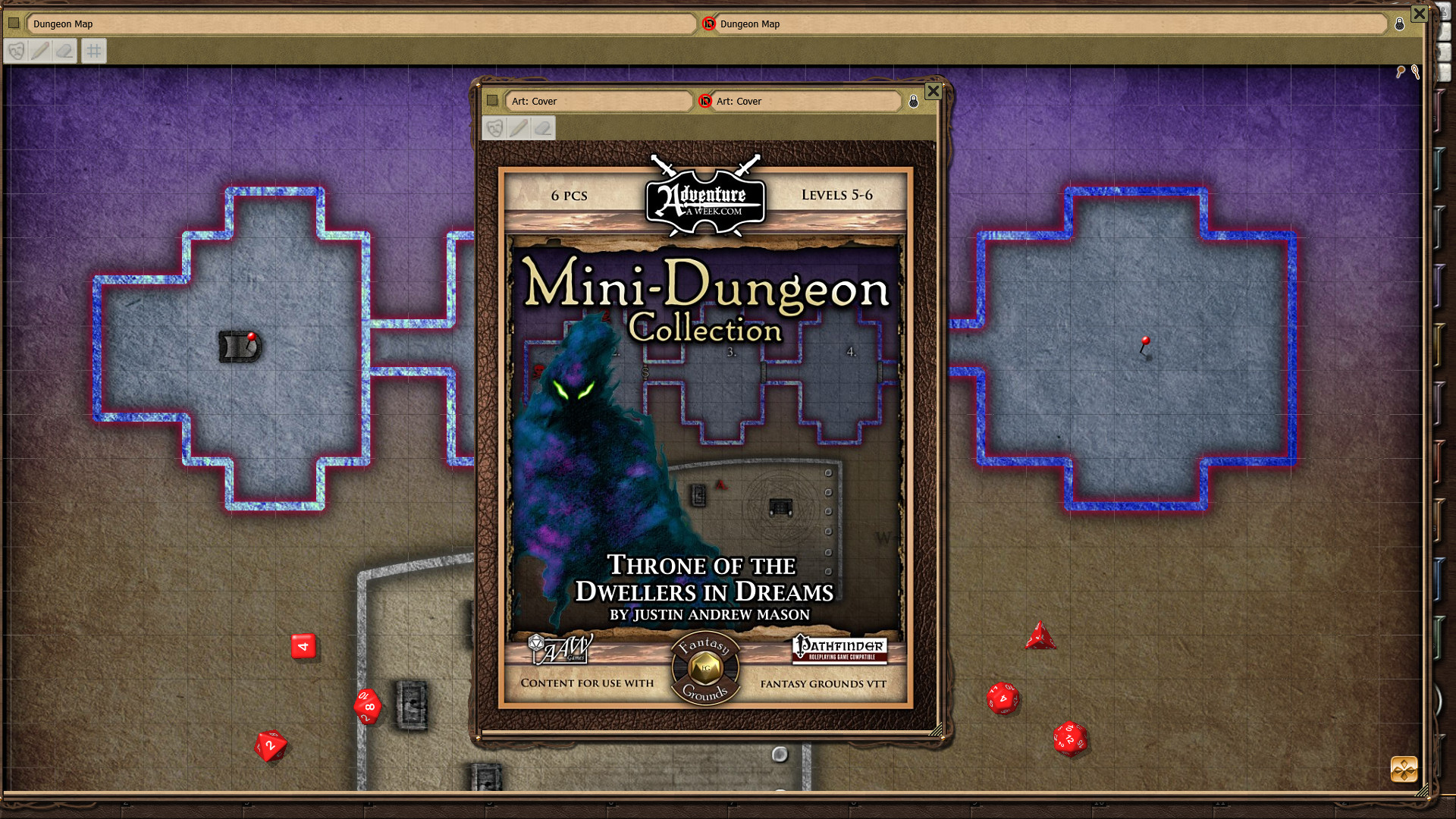Image resolution: width=1456 pixels, height=819 pixels.
Task: Select the mask tool in the Art: Cover window
Action: coord(494,128)
